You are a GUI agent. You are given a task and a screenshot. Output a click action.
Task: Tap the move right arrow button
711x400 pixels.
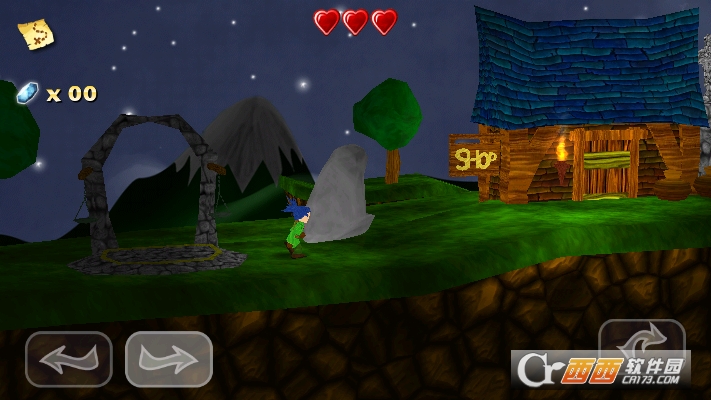click(168, 358)
